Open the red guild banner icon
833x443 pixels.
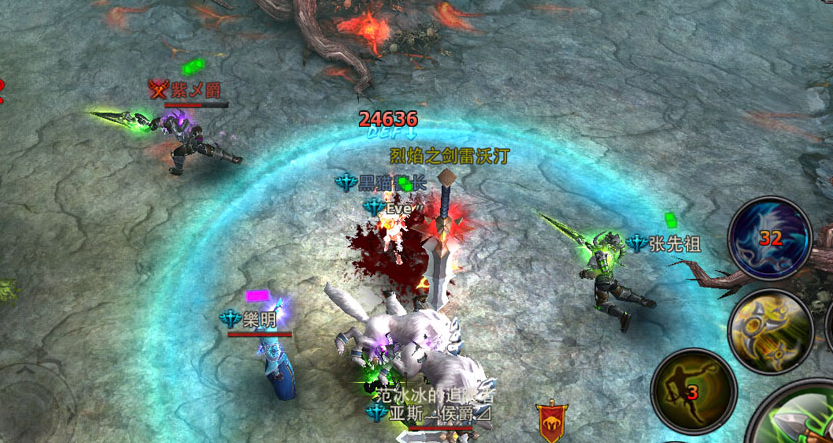551,421
